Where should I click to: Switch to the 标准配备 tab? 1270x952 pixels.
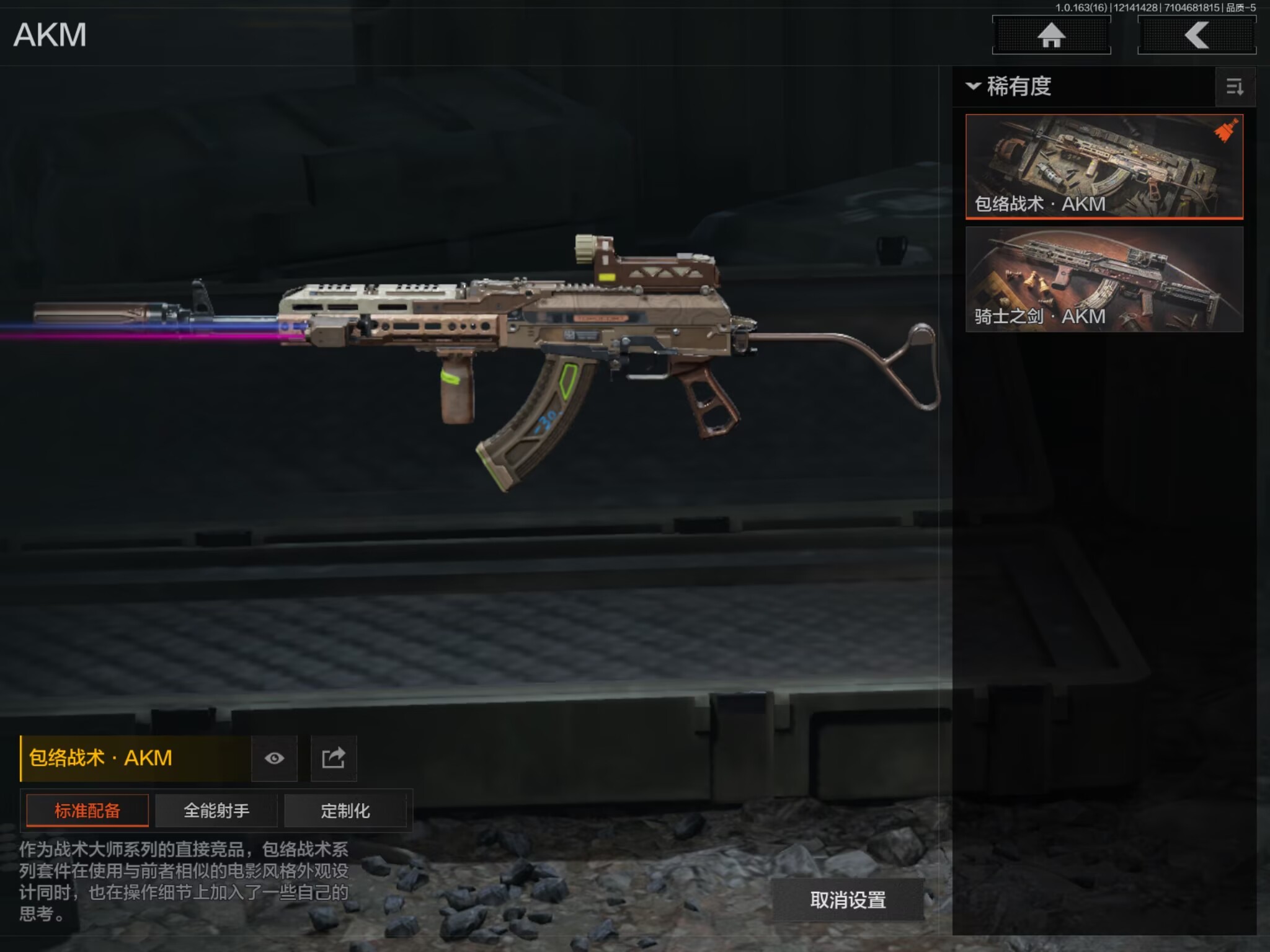[87, 811]
